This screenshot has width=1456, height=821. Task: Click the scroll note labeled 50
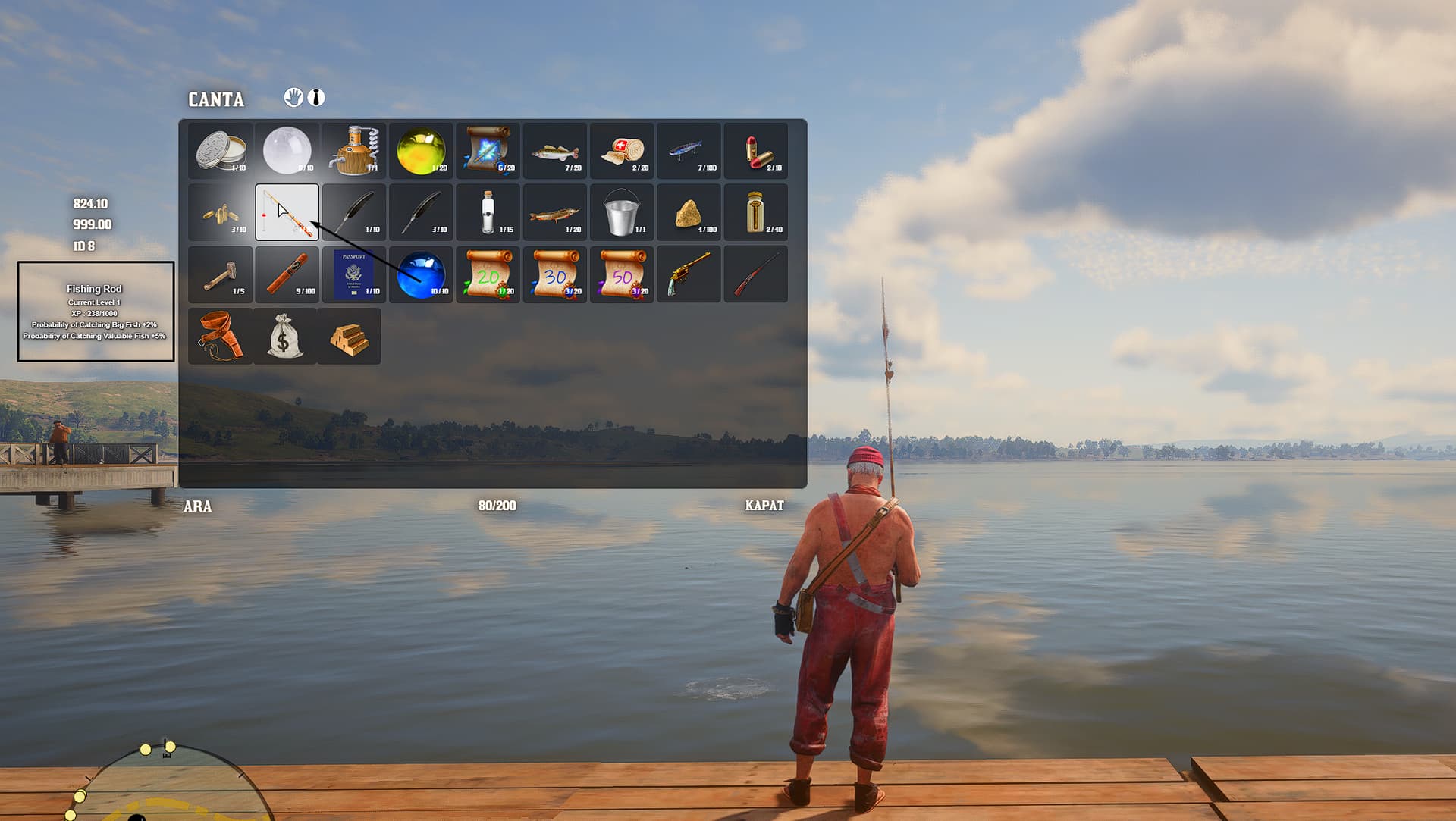click(x=622, y=274)
